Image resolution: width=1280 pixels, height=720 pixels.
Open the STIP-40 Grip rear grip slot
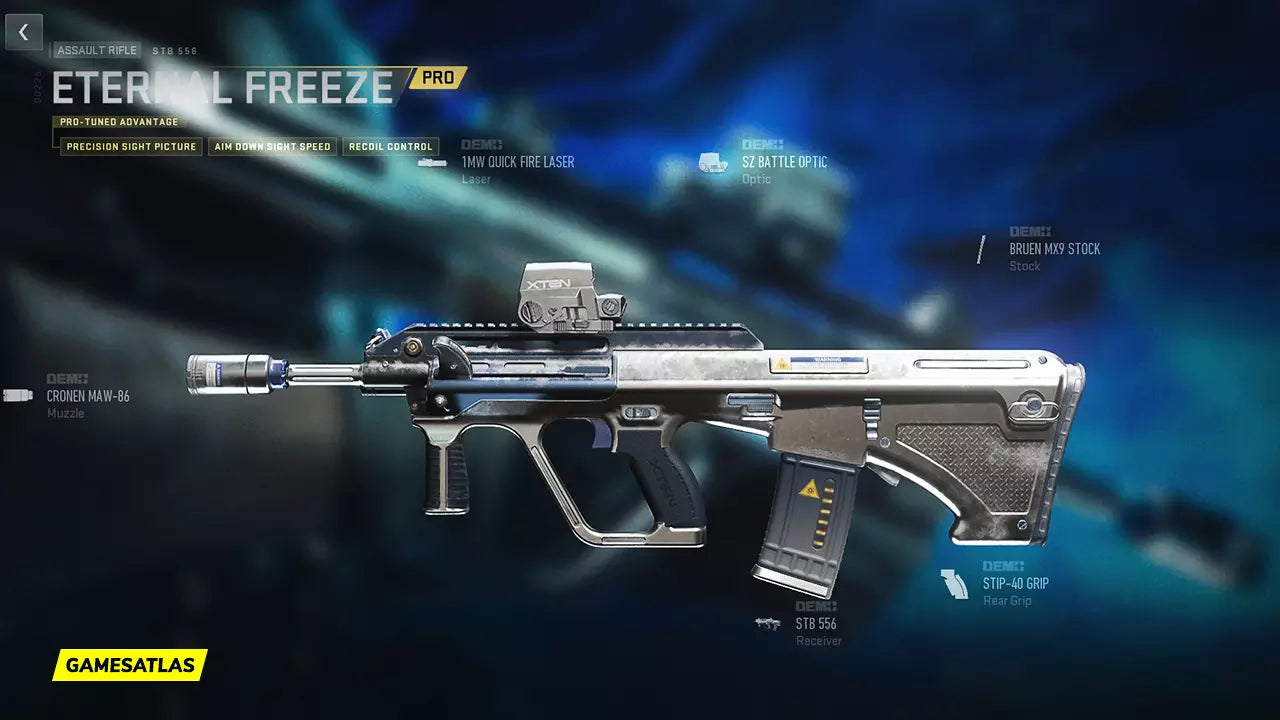1015,583
